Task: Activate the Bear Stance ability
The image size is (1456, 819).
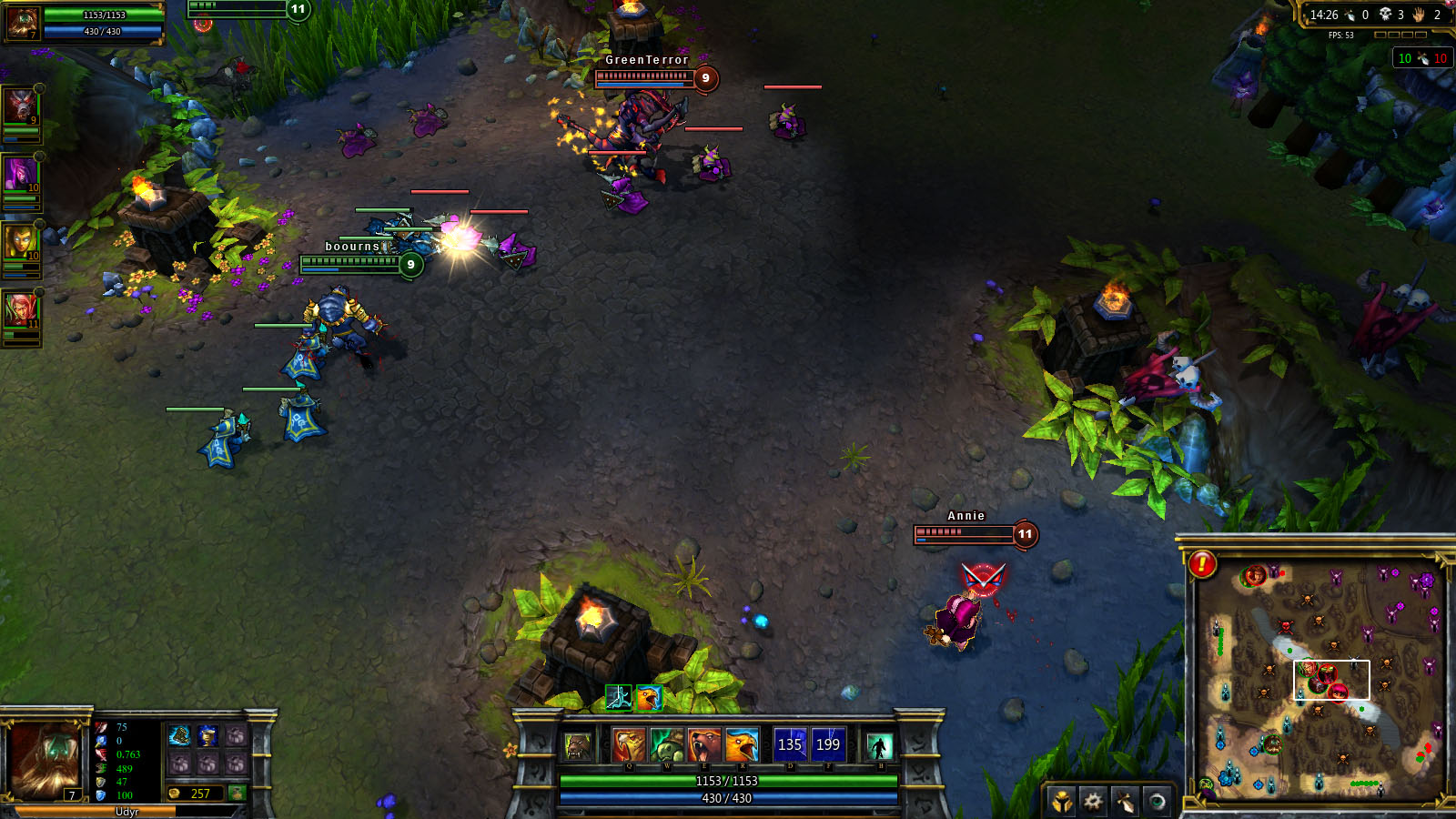Action: tap(704, 745)
